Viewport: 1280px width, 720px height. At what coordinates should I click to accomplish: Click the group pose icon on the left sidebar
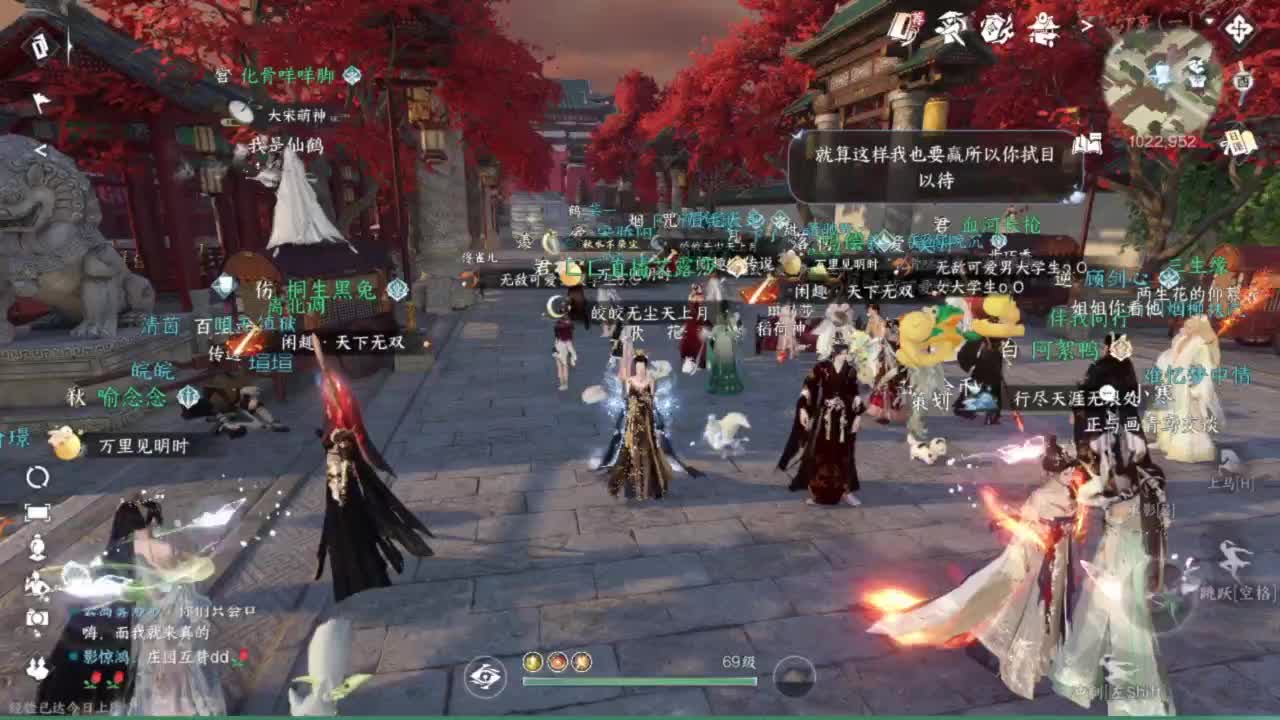(x=37, y=667)
